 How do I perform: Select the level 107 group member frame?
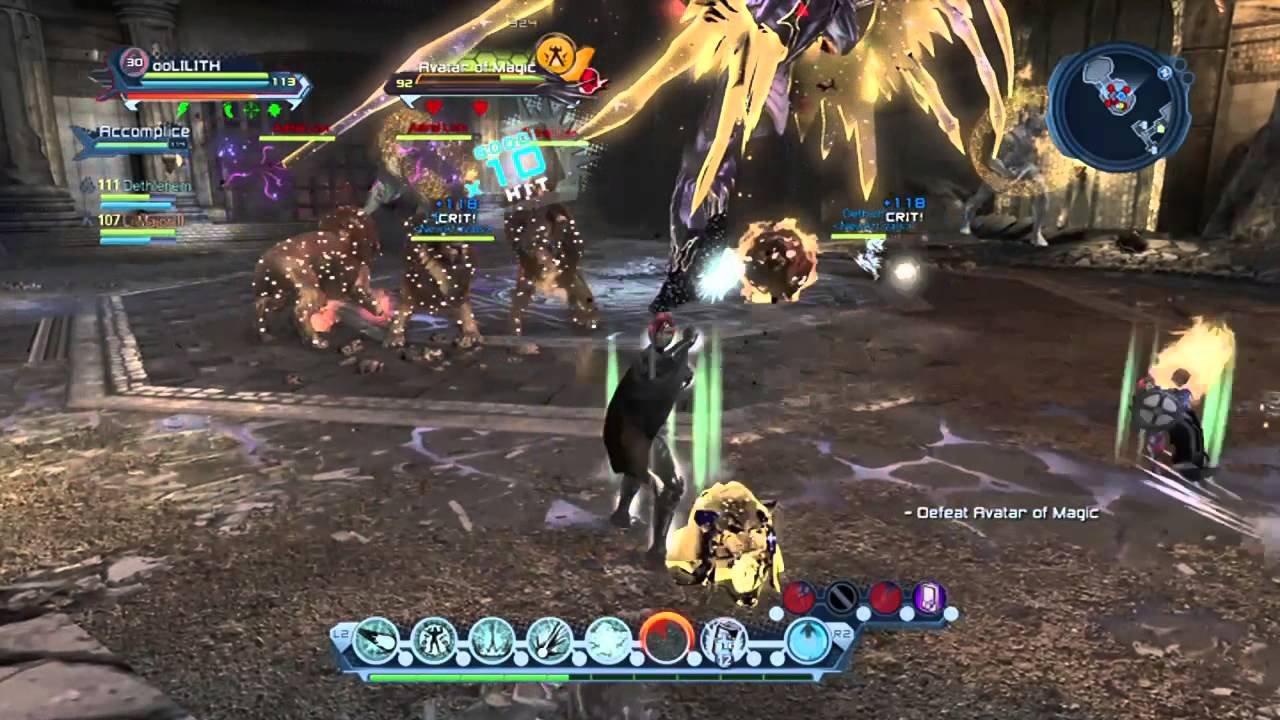[138, 226]
